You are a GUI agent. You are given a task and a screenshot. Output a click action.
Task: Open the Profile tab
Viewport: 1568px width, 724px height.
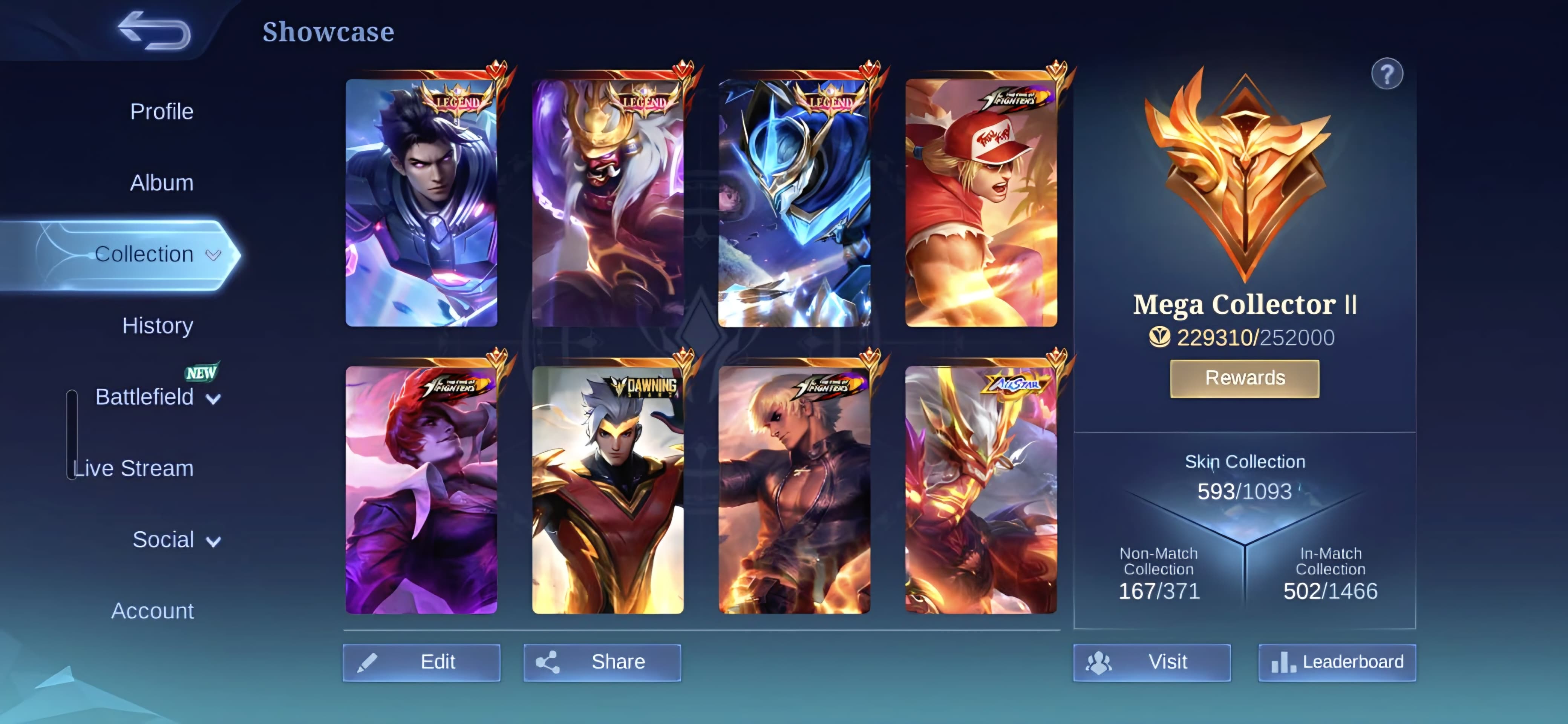click(x=161, y=112)
